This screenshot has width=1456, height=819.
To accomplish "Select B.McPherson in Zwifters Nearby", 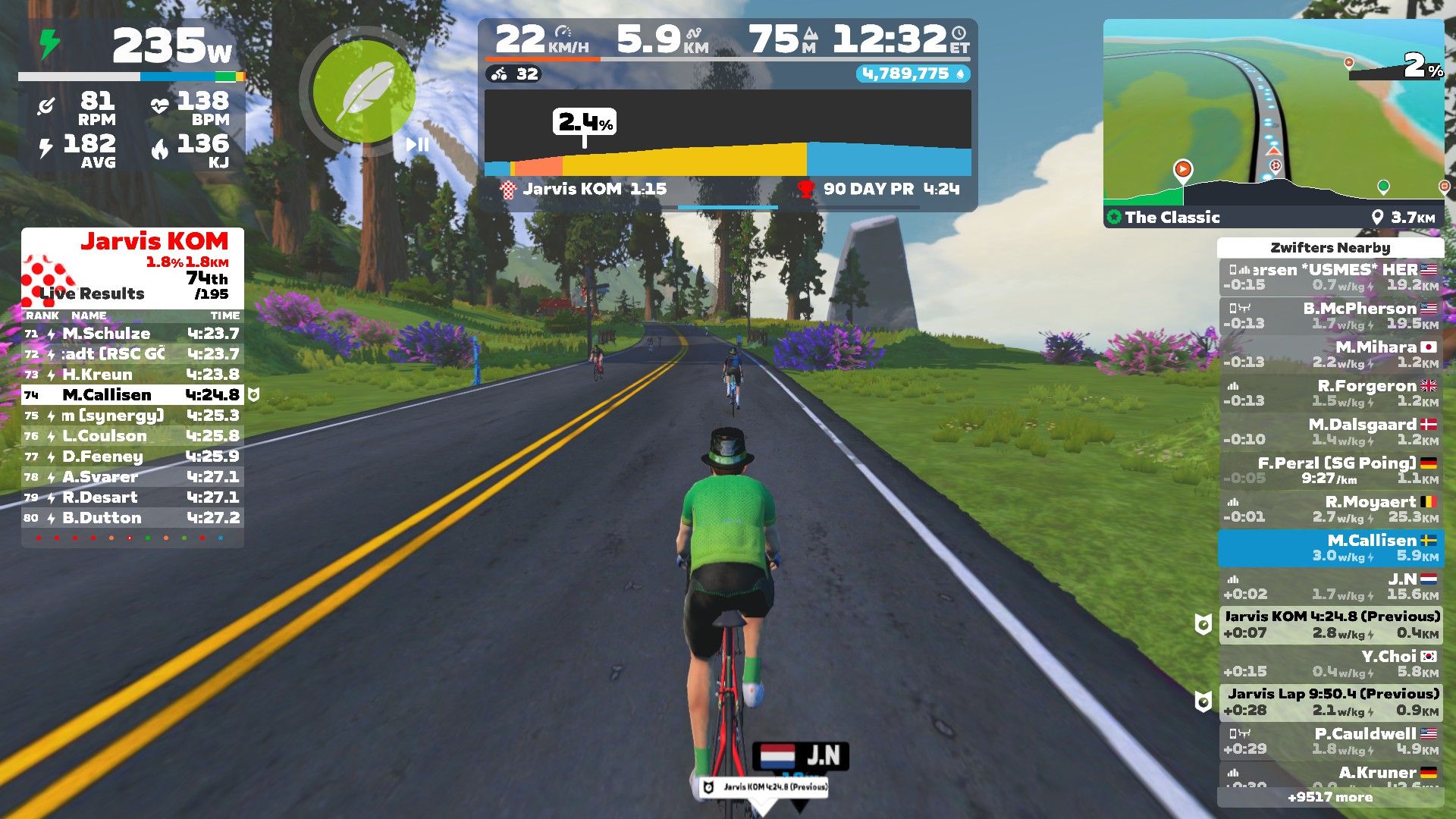I will [1331, 315].
